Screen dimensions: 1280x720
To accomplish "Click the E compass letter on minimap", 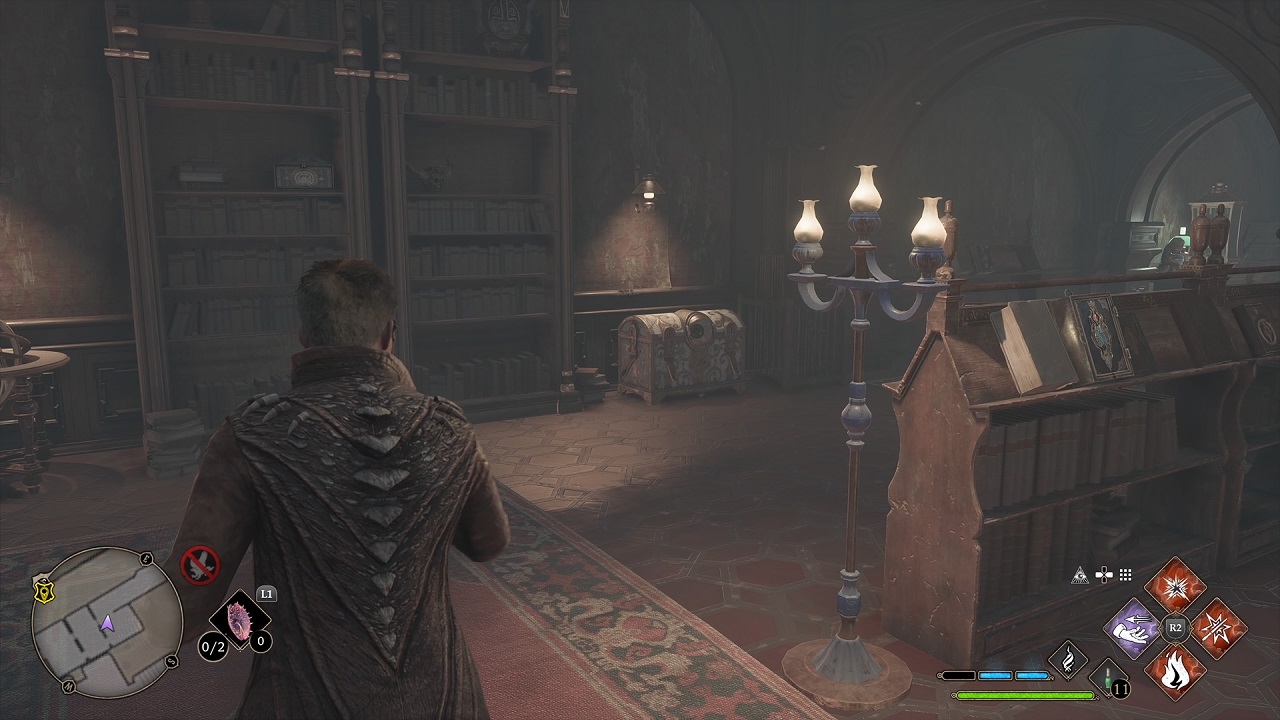I will tap(144, 560).
